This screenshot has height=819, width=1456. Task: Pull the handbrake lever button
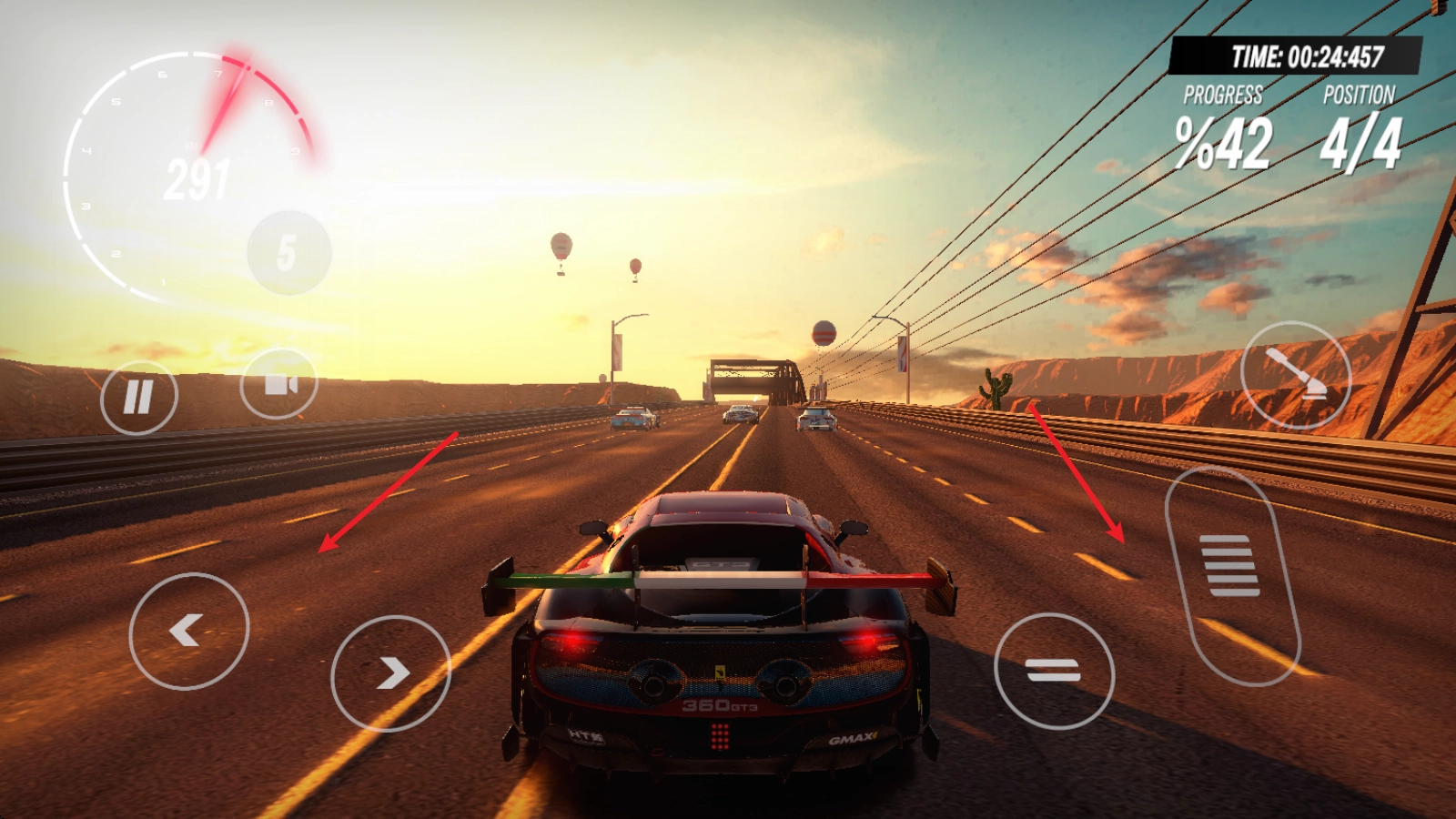(1296, 374)
